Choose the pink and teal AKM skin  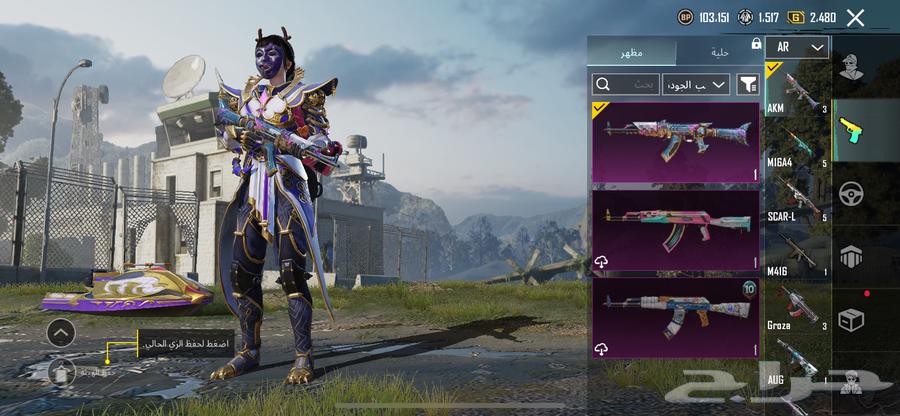(676, 230)
